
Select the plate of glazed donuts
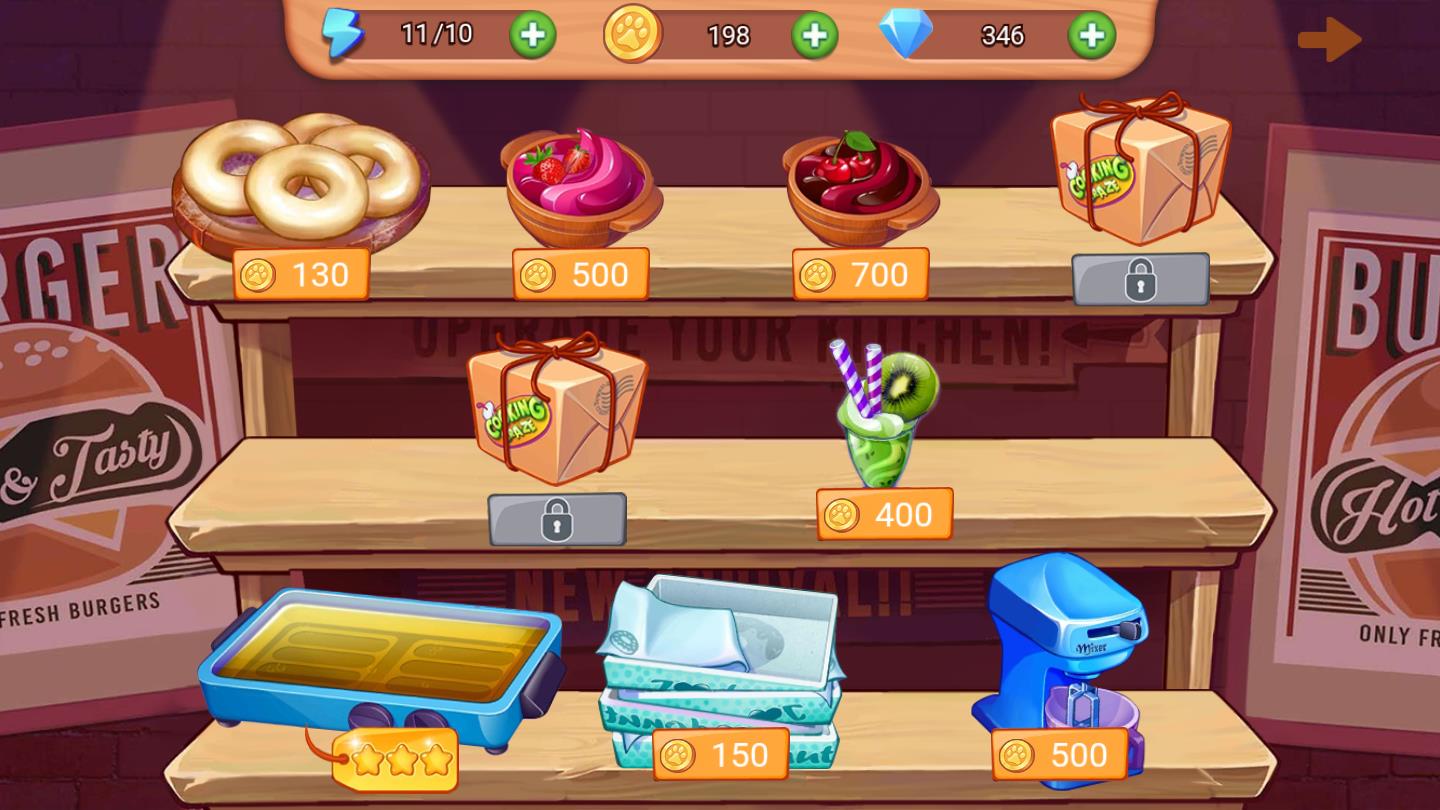pos(300,180)
